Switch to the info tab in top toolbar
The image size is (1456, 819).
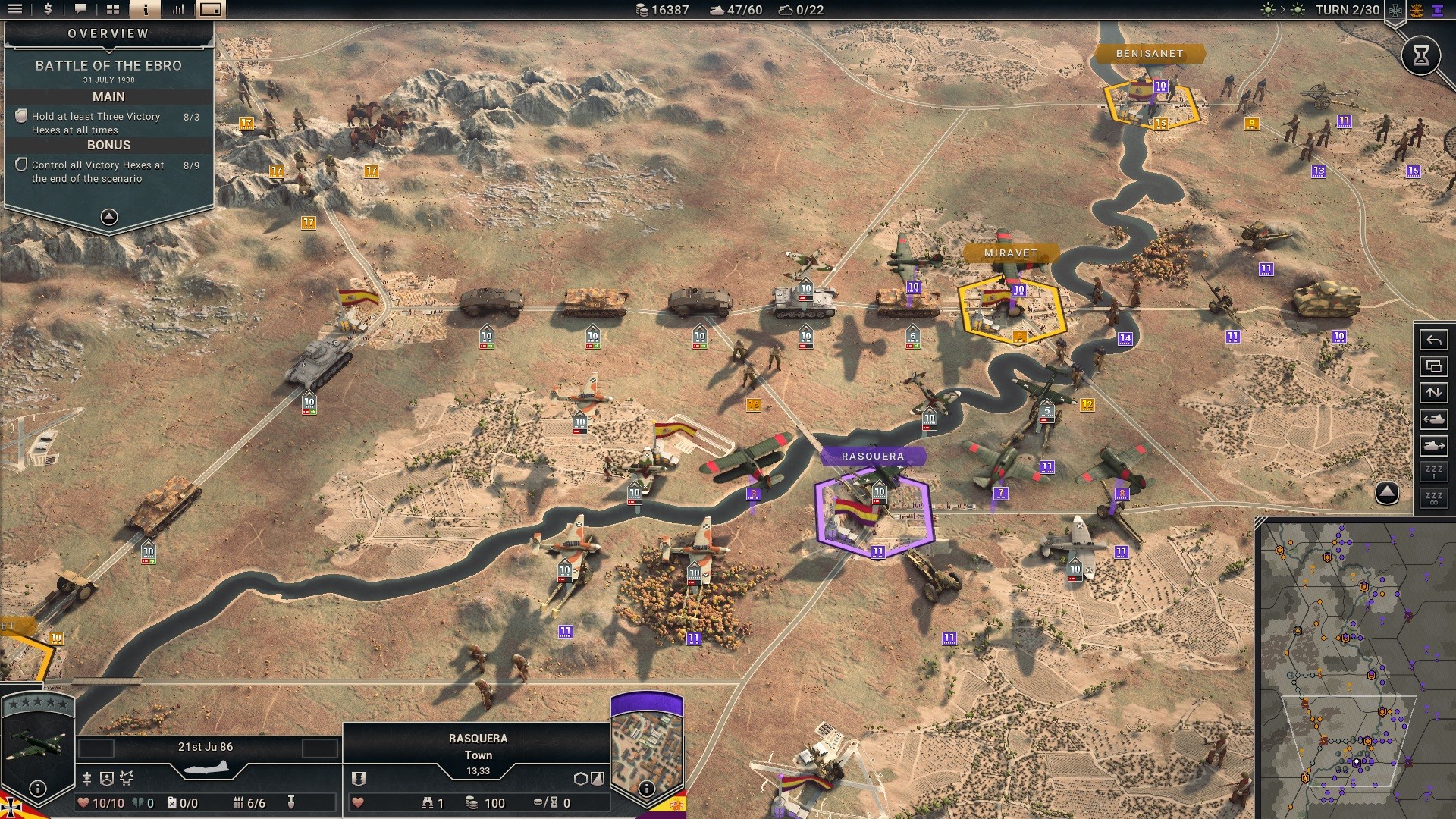point(145,10)
